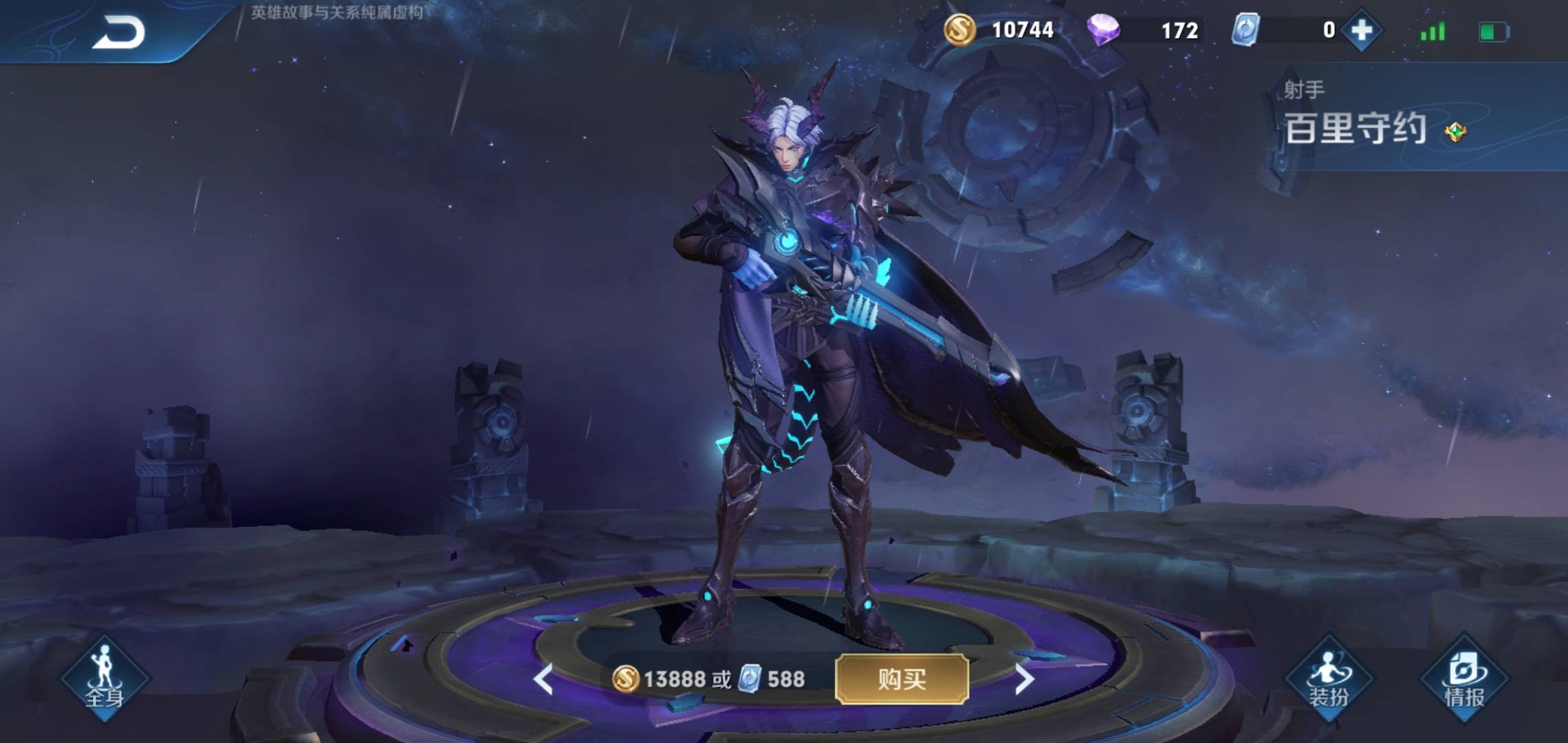Open the 装扮 outfit menu

1329,678
